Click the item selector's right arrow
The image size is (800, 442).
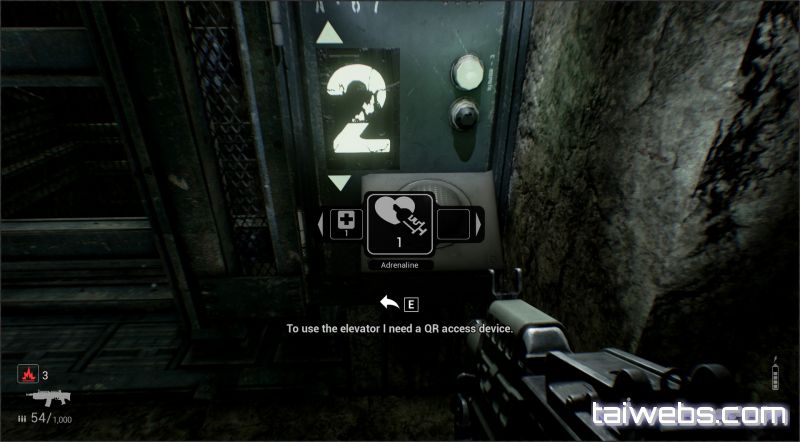480,223
